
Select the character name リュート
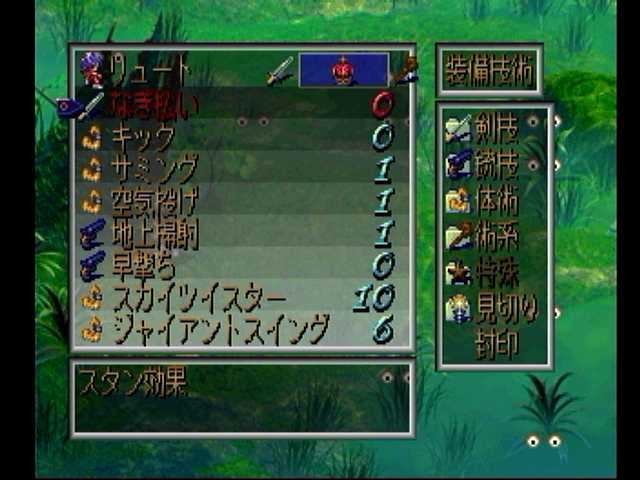tap(150, 70)
